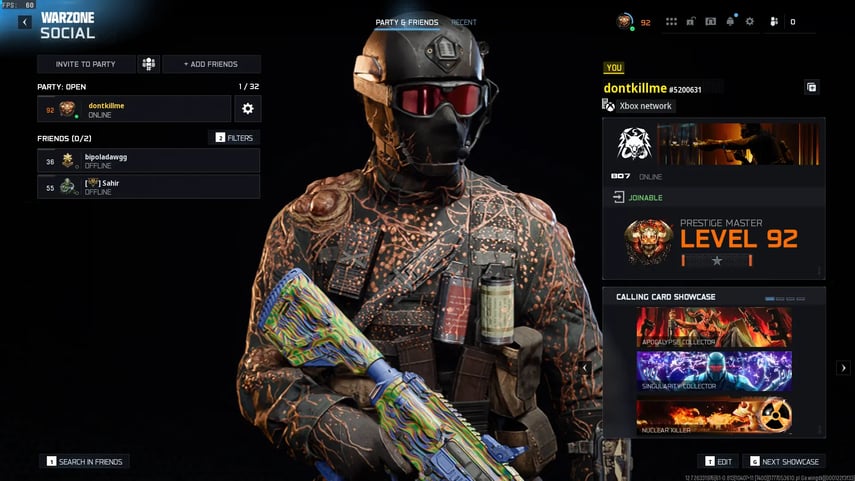The image size is (855, 481).
Task: Open party settings gear beside dontkillme
Action: (248, 109)
